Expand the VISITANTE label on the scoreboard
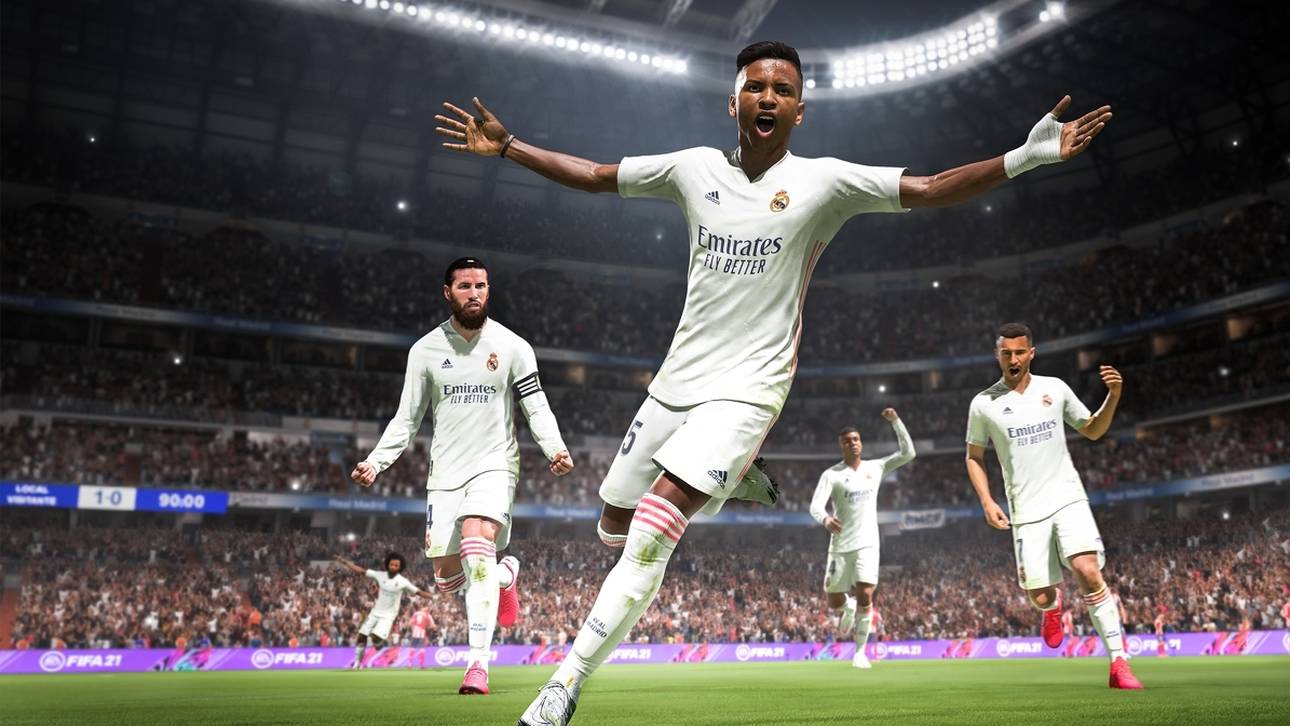The image size is (1290, 726). [33, 501]
